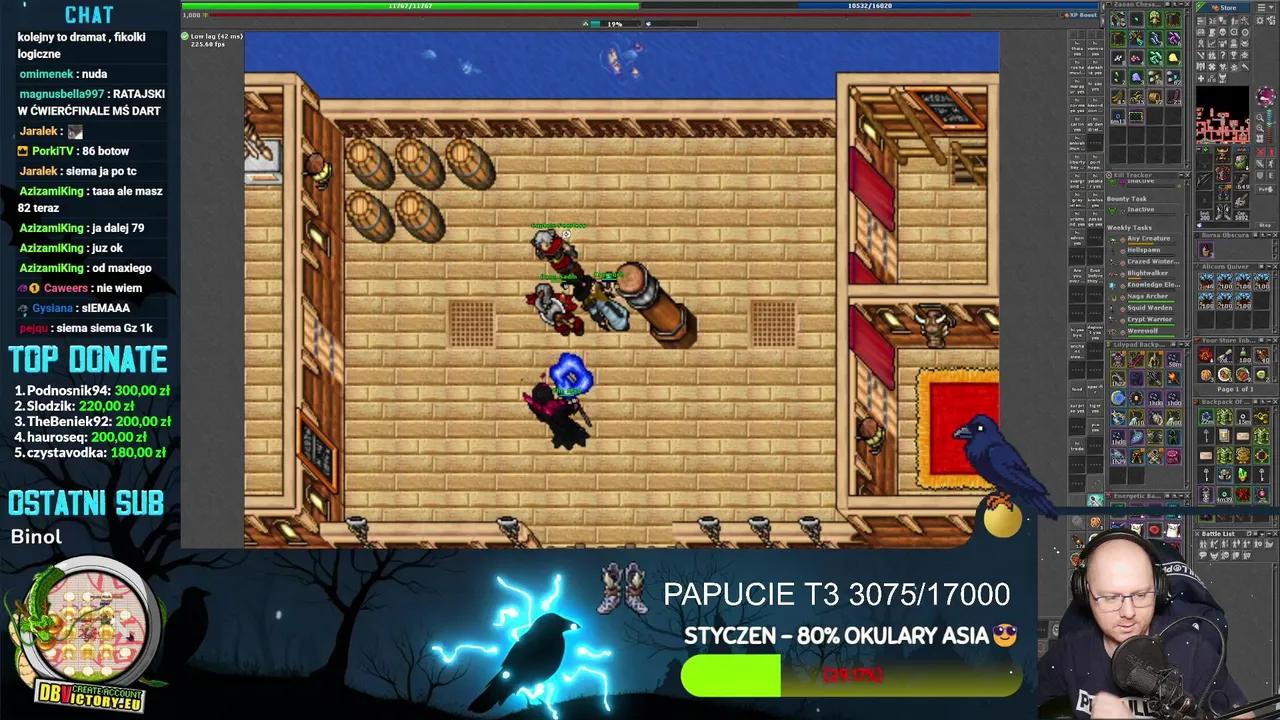
Task: Zoom the minimap with the magnifier icon
Action: [x=1260, y=118]
